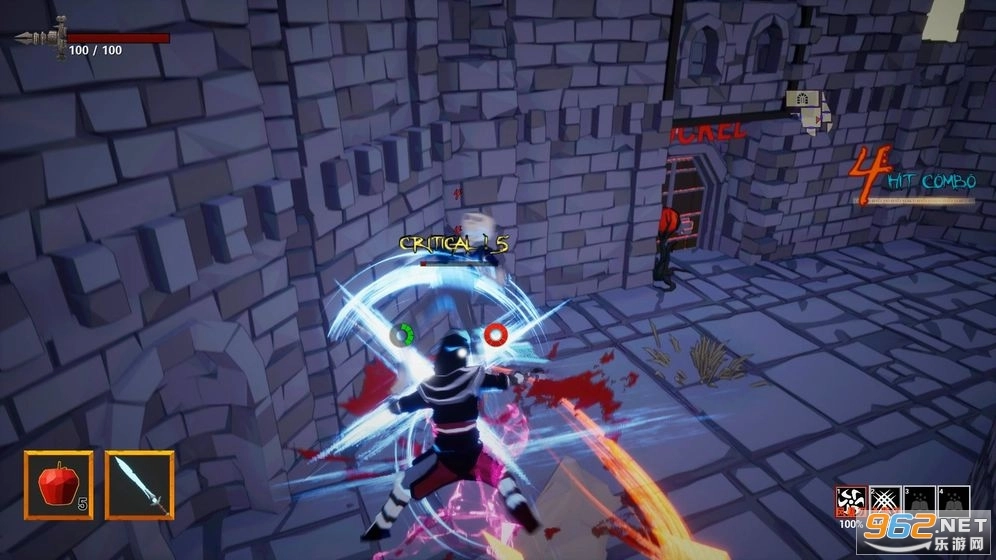Activate the whirlwind spin skill in slot 1
Image resolution: width=996 pixels, height=560 pixels.
pyautogui.click(x=851, y=502)
